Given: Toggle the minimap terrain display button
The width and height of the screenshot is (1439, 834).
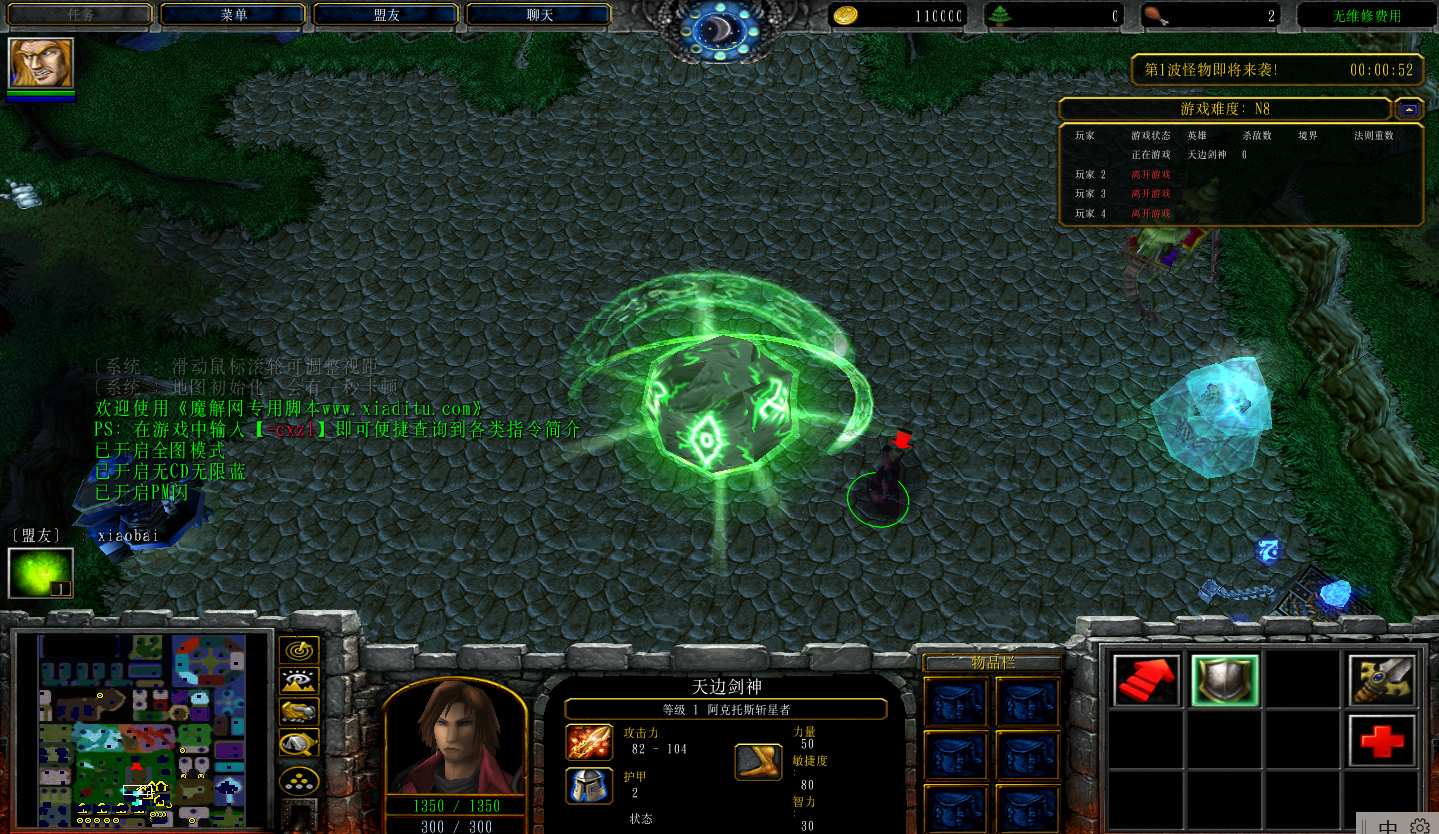Looking at the screenshot, I should pos(299,681).
